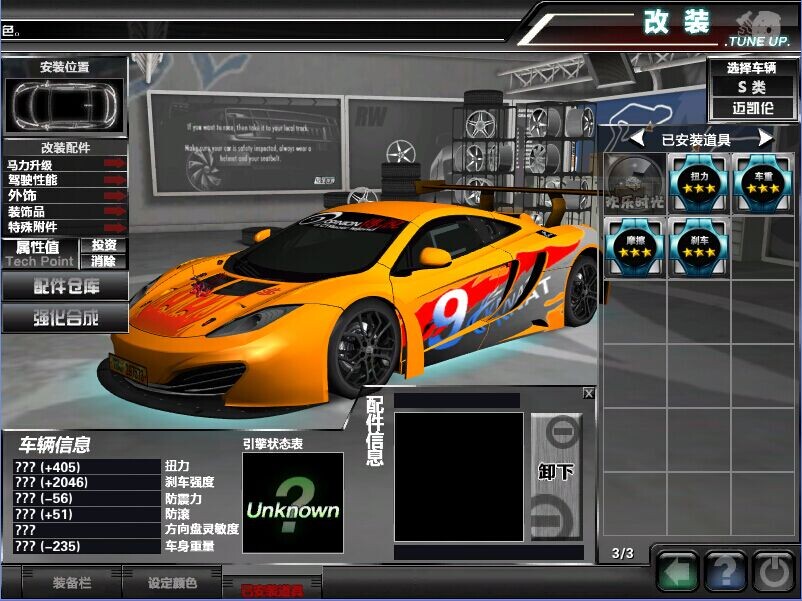
Task: Select the installed 扭力 torque item
Action: [699, 182]
